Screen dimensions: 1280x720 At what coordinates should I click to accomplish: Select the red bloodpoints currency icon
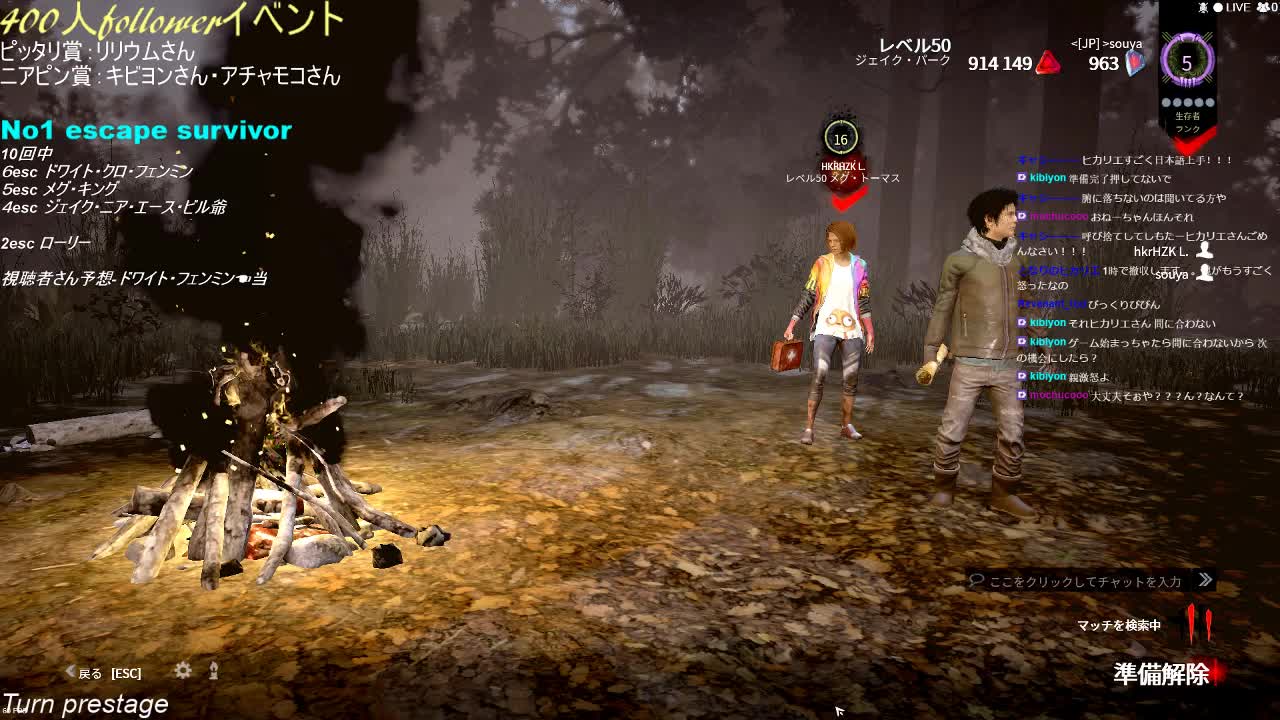tap(1047, 63)
